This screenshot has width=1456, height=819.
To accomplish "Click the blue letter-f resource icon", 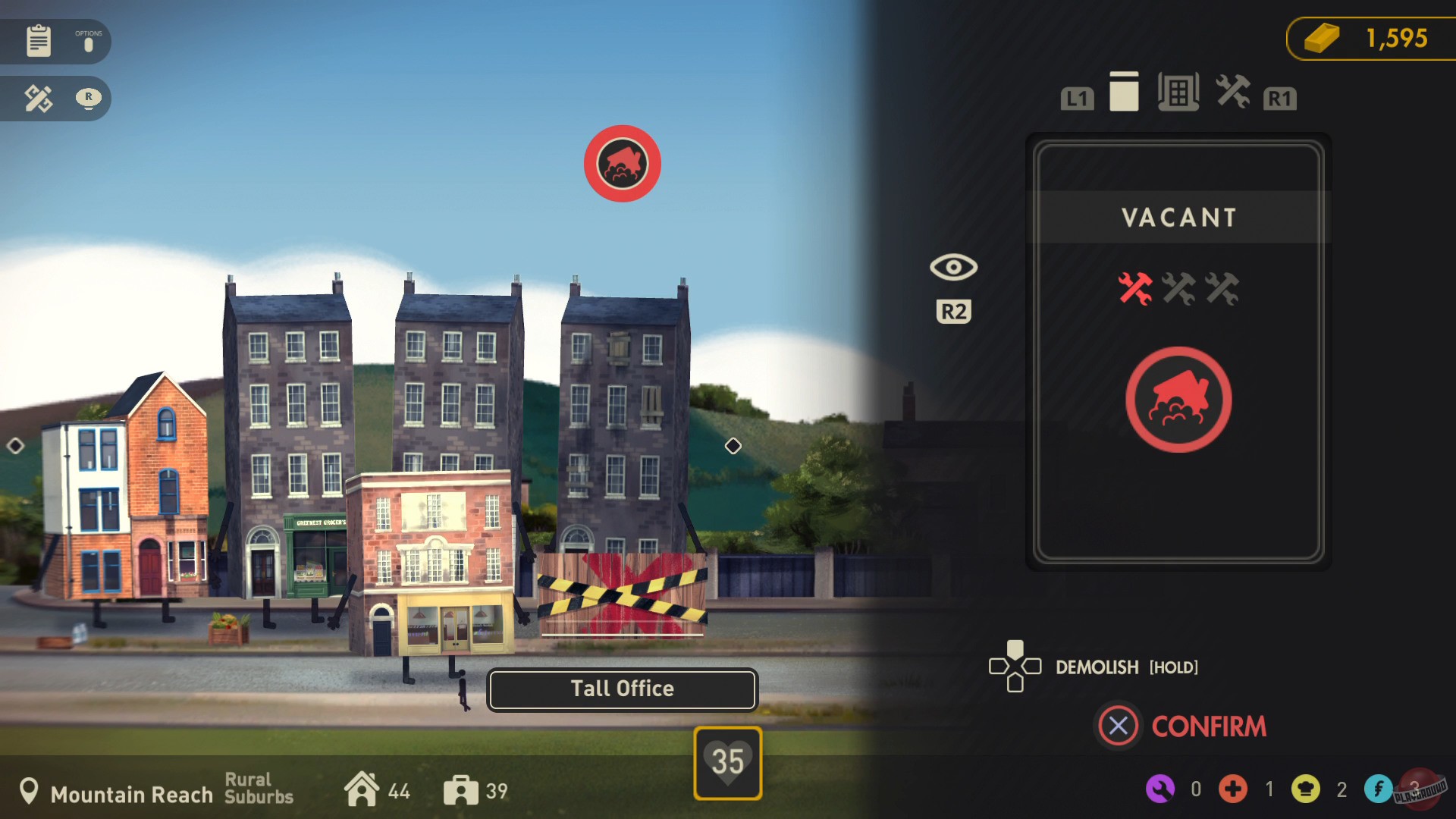I will (1379, 789).
